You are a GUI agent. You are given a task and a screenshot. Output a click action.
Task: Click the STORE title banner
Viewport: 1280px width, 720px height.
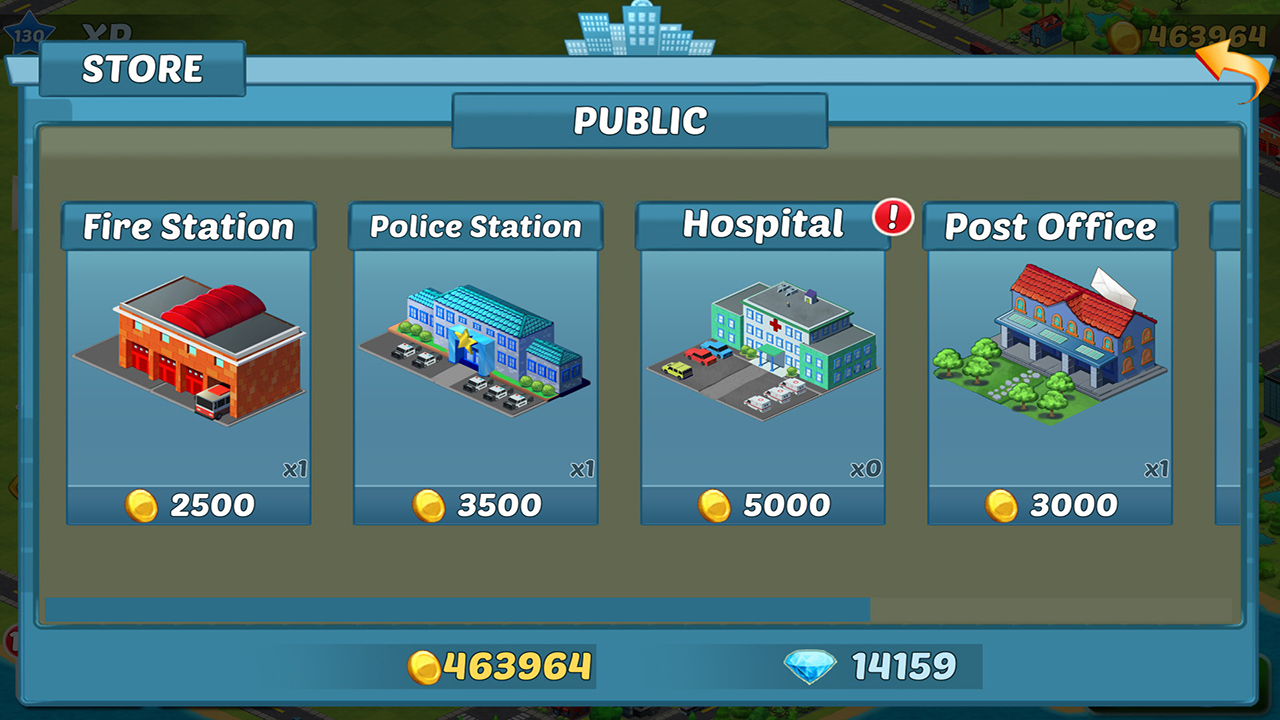click(x=142, y=69)
